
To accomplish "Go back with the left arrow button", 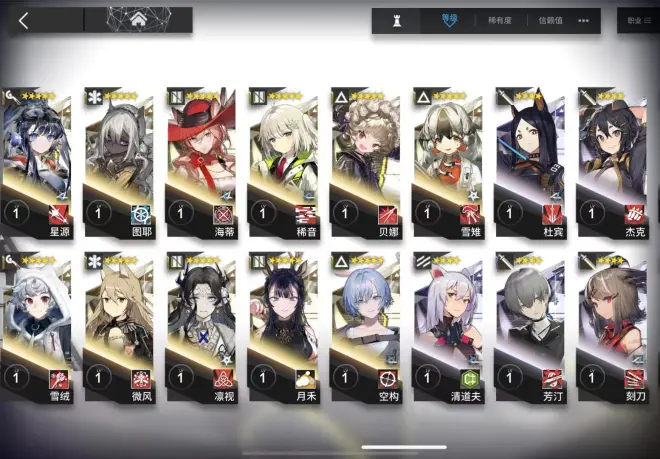I will pos(24,20).
